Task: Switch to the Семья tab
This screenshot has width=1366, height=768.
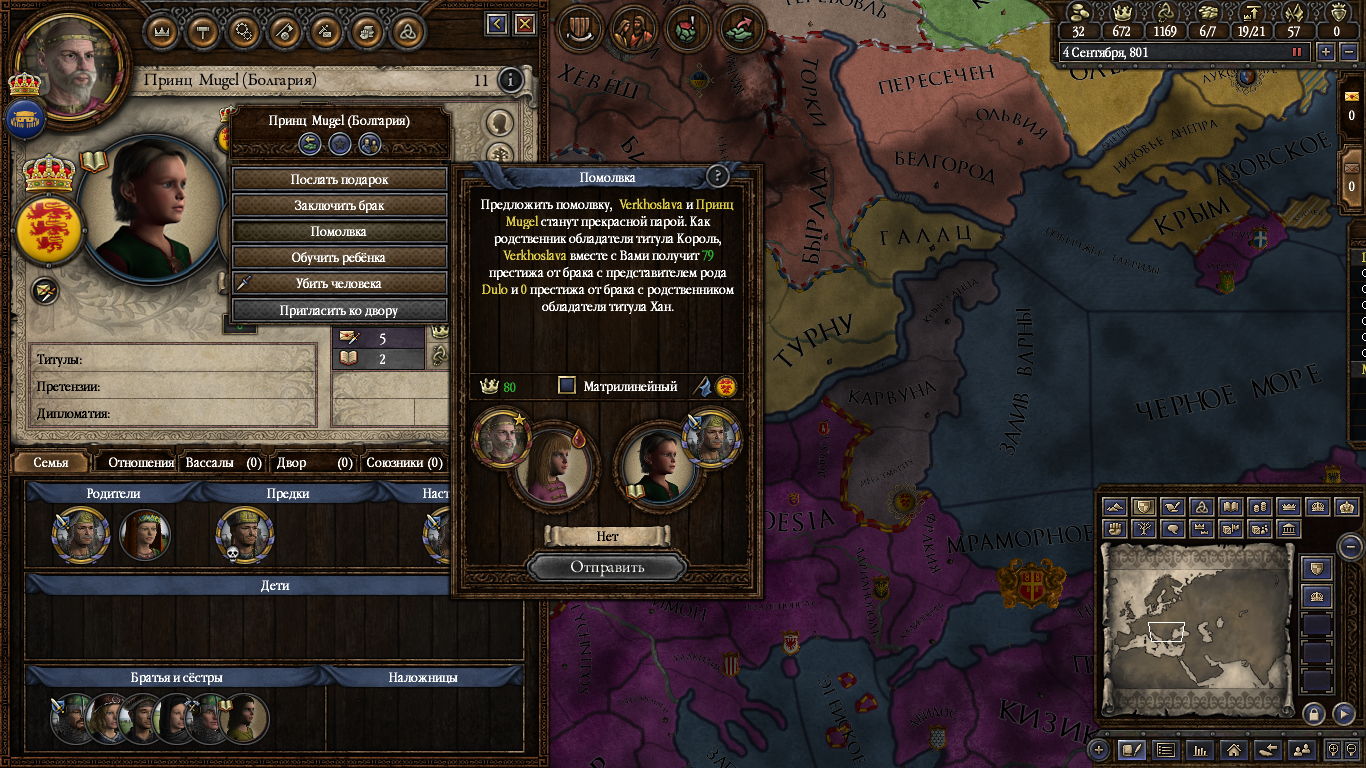Action: pyautogui.click(x=51, y=463)
